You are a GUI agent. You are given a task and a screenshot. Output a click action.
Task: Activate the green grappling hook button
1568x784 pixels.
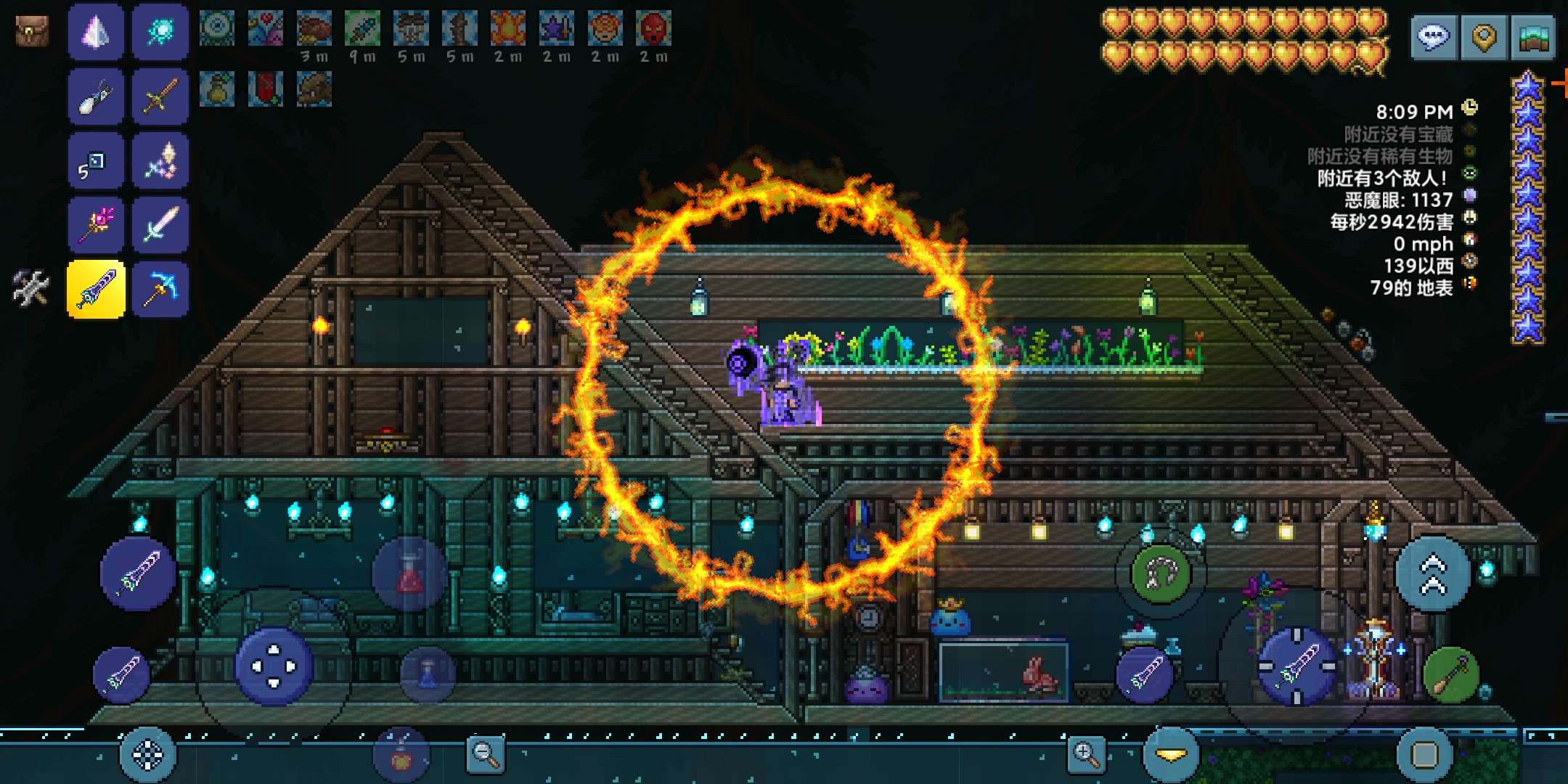pyautogui.click(x=1160, y=573)
